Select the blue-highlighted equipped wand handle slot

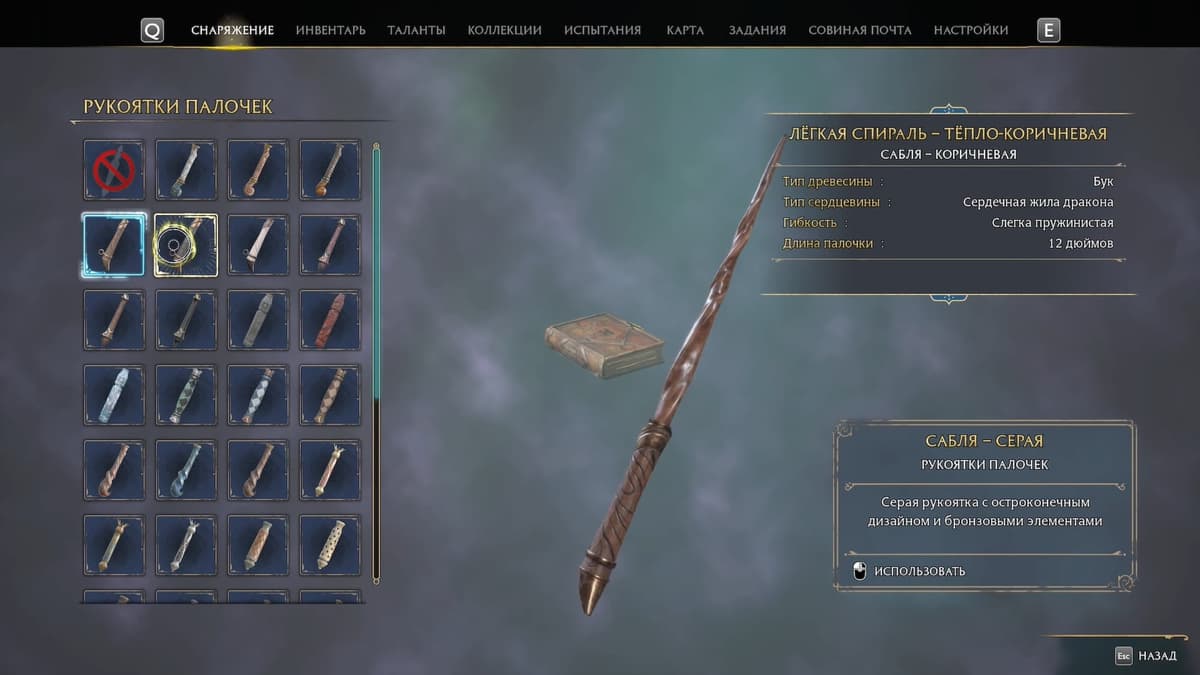coord(114,245)
